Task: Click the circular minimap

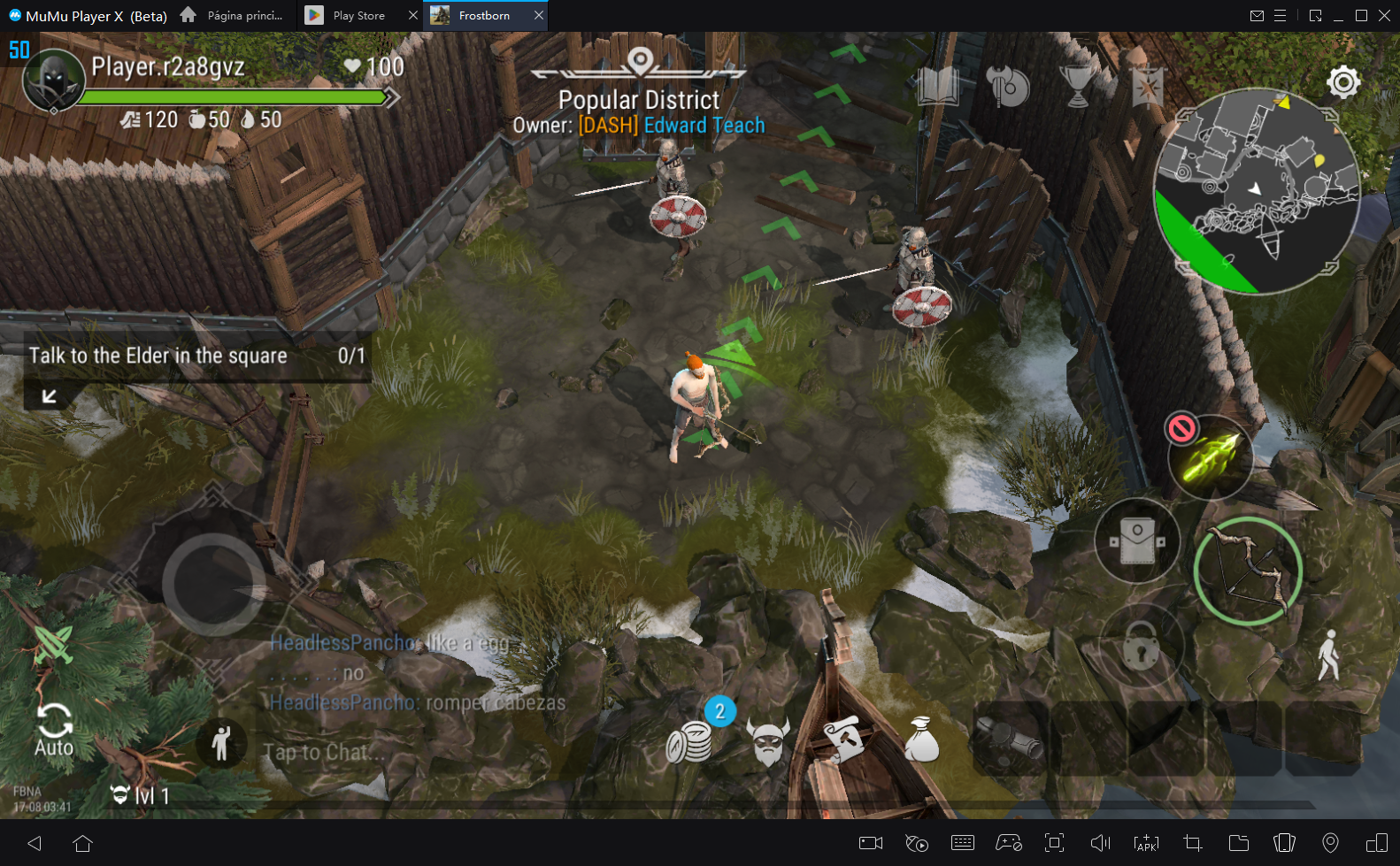Action: point(1256,190)
